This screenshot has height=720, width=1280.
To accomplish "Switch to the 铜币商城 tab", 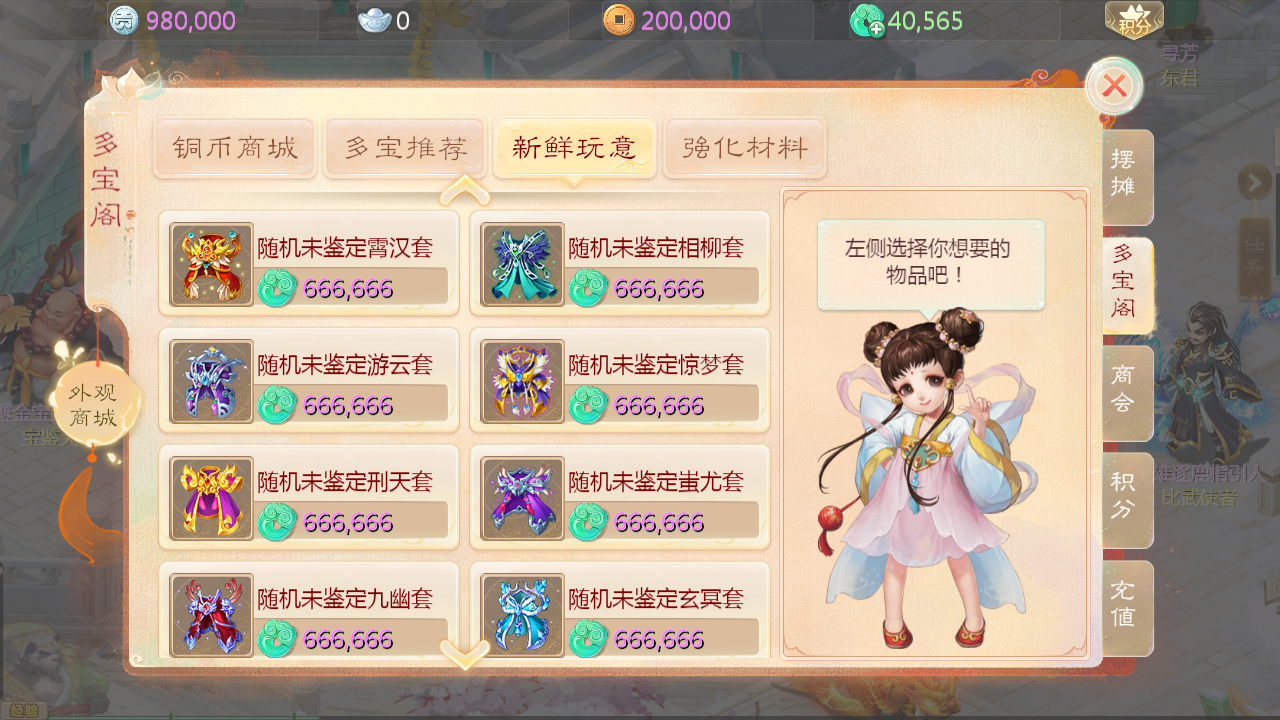I will tap(234, 147).
